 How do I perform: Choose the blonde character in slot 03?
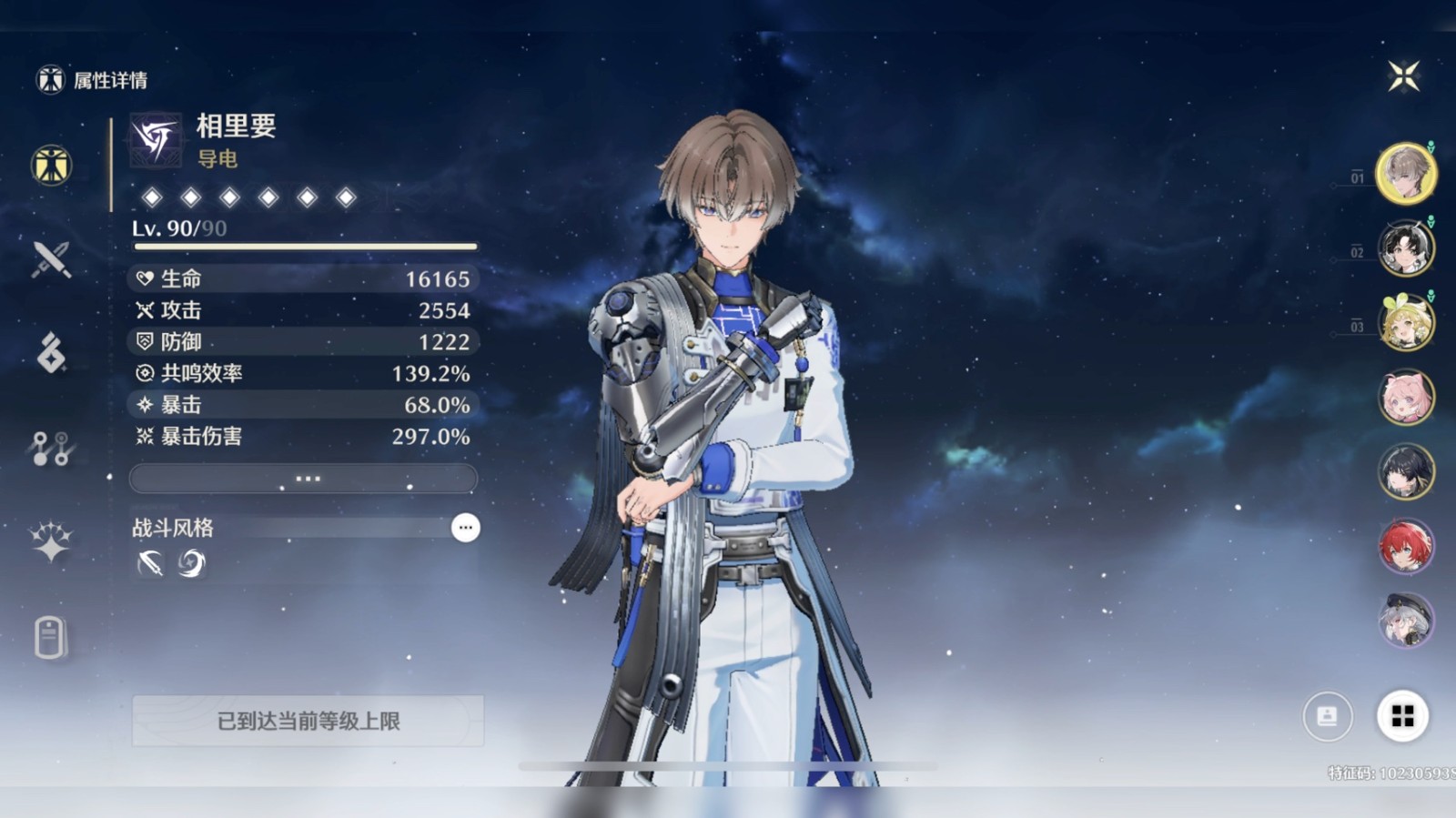pyautogui.click(x=1405, y=323)
